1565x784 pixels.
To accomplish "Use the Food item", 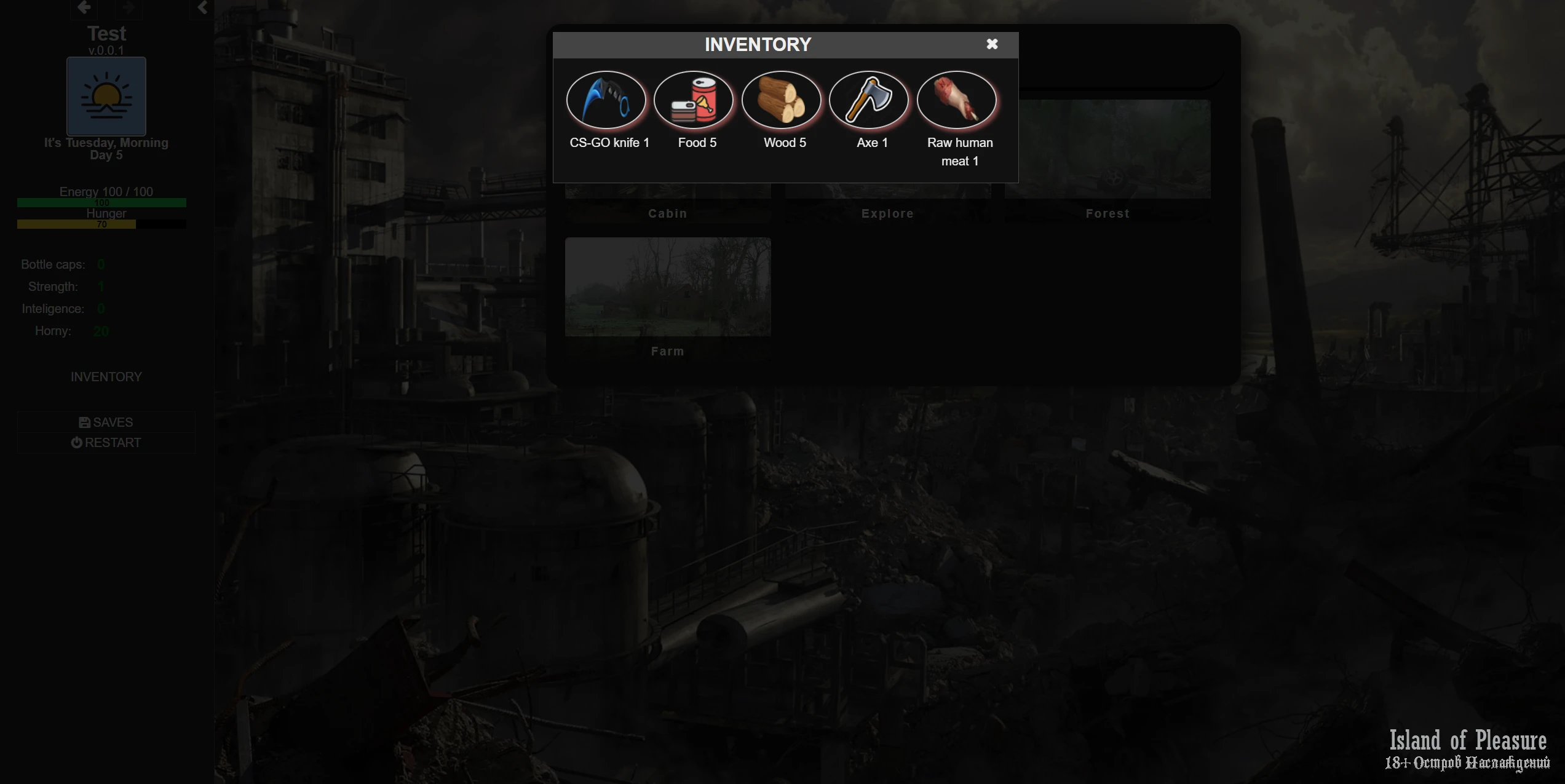I will point(694,100).
